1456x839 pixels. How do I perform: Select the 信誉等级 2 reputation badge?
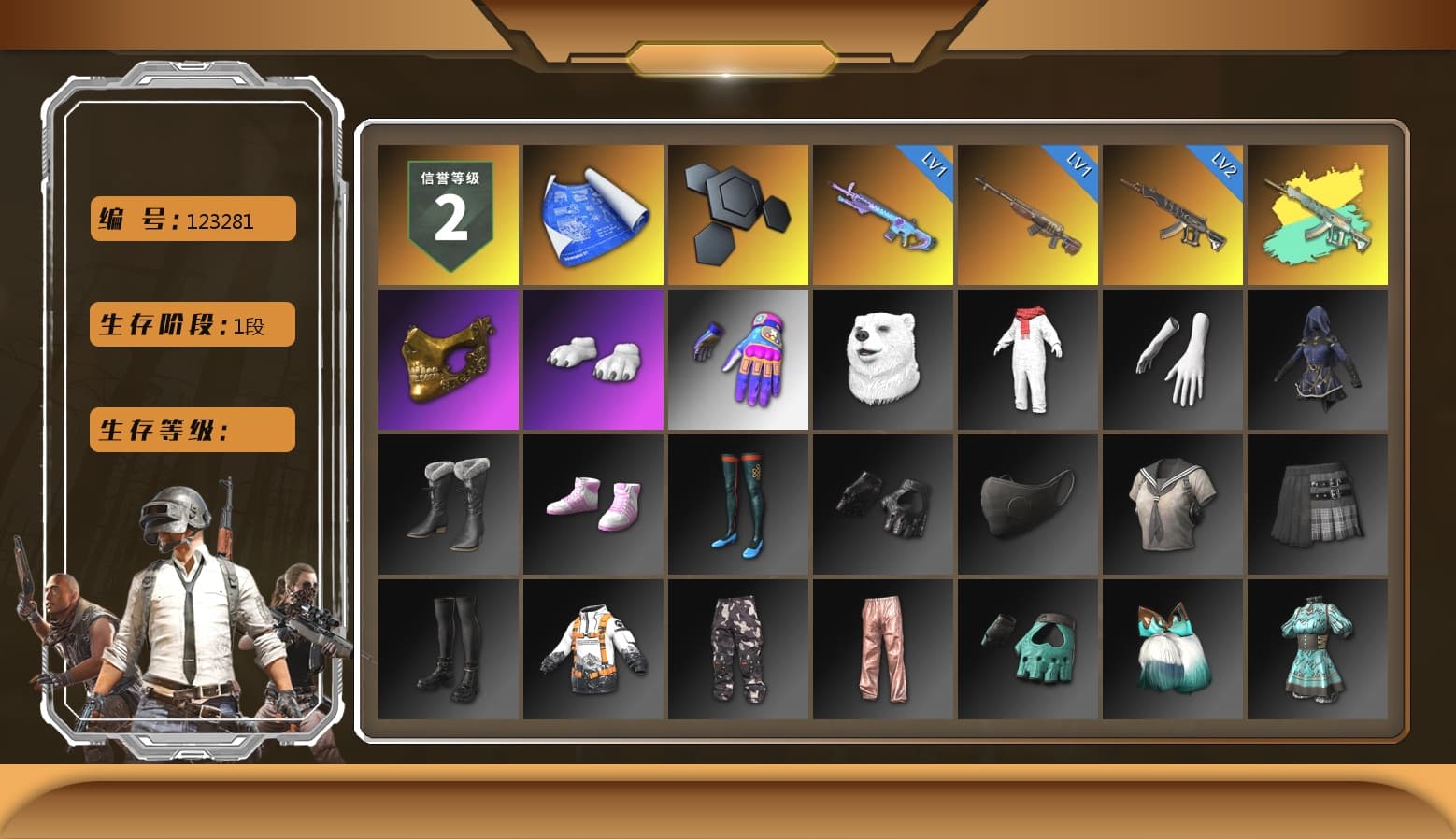click(x=447, y=213)
